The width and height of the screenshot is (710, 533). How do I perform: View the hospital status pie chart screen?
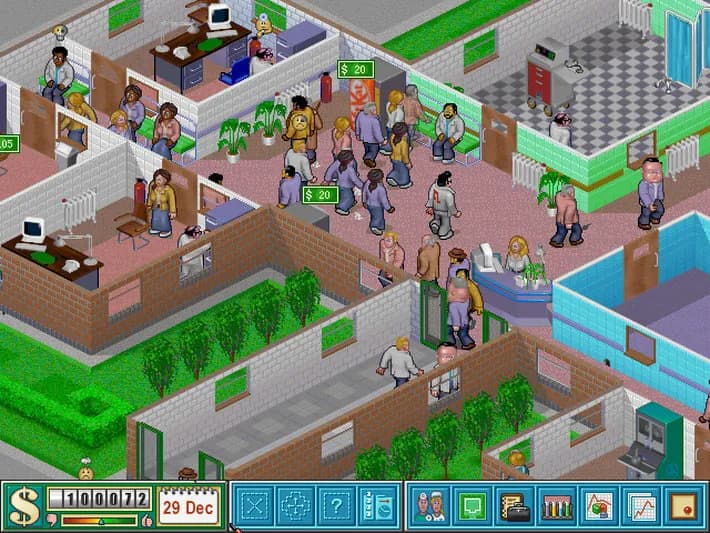pos(598,506)
